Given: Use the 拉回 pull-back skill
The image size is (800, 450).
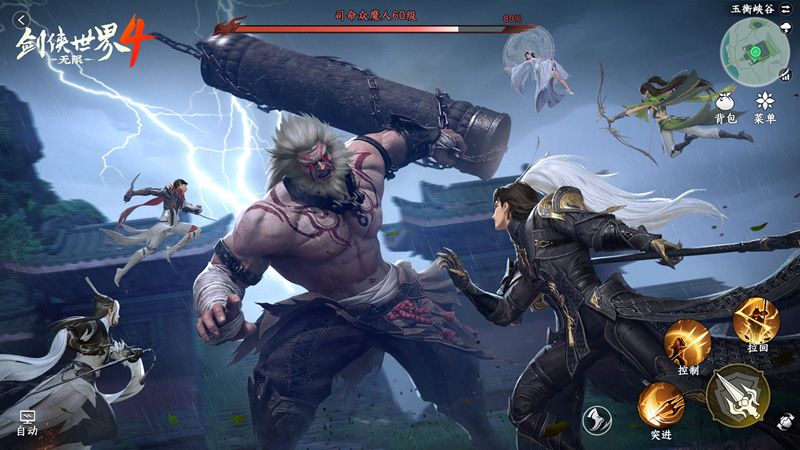Looking at the screenshot, I should click(755, 320).
